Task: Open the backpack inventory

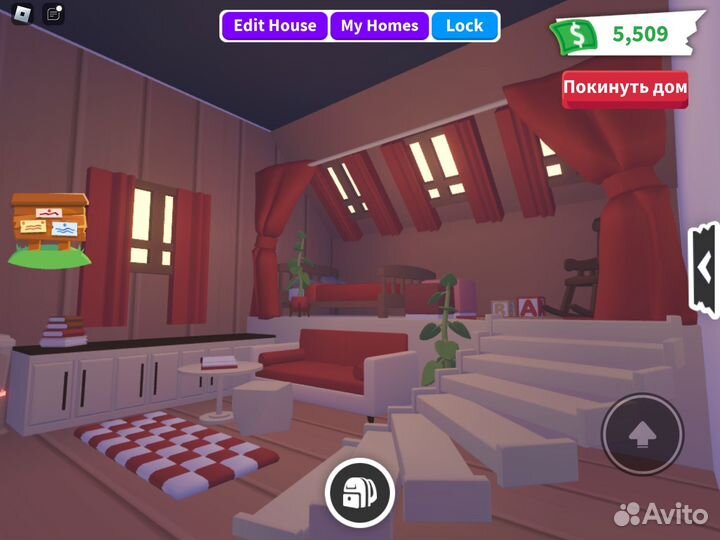Action: [360, 492]
